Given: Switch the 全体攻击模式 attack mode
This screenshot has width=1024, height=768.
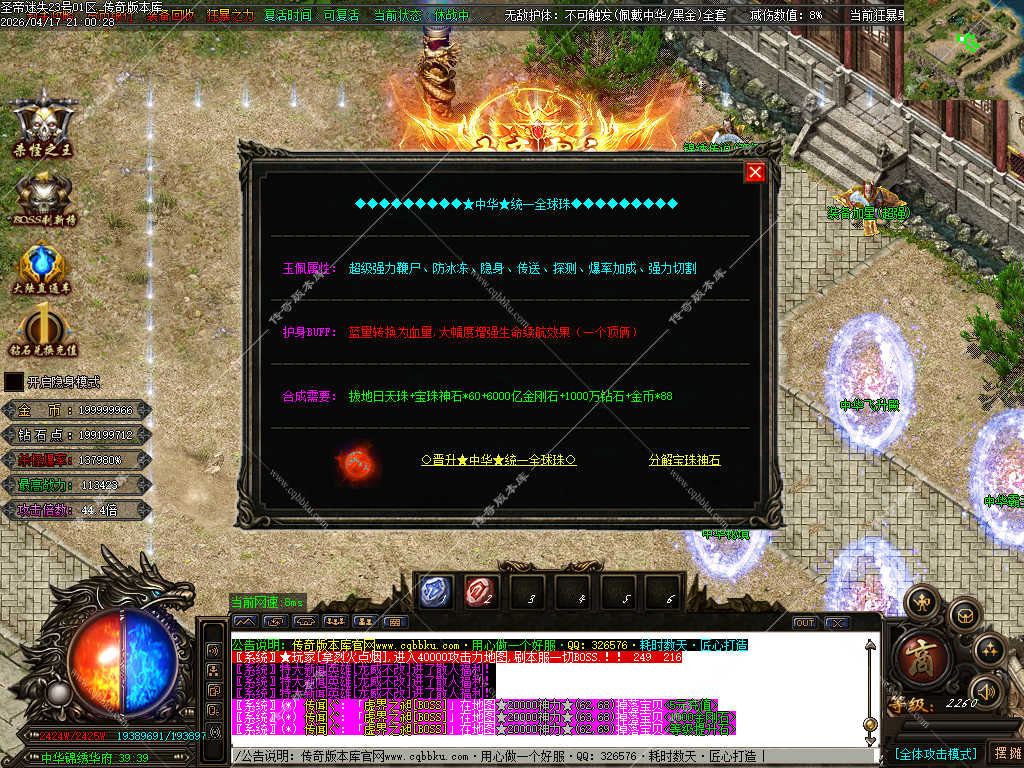Looking at the screenshot, I should tap(935, 753).
